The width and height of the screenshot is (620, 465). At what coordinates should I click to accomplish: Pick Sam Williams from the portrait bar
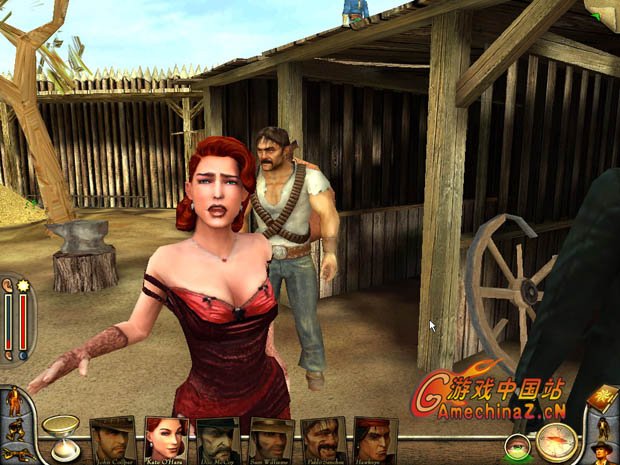[271, 438]
